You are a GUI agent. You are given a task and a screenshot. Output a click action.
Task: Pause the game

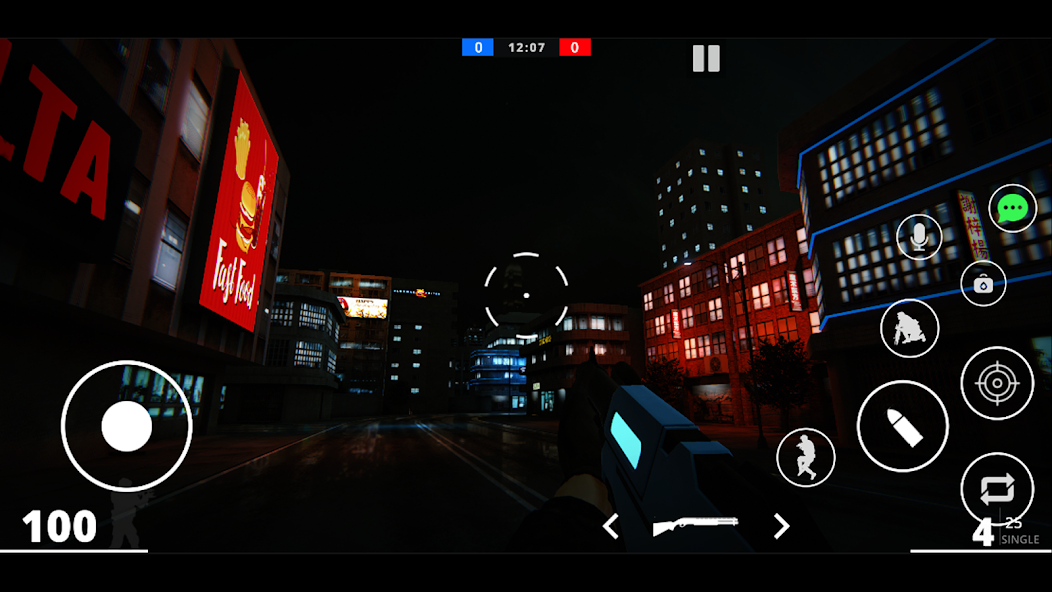706,58
